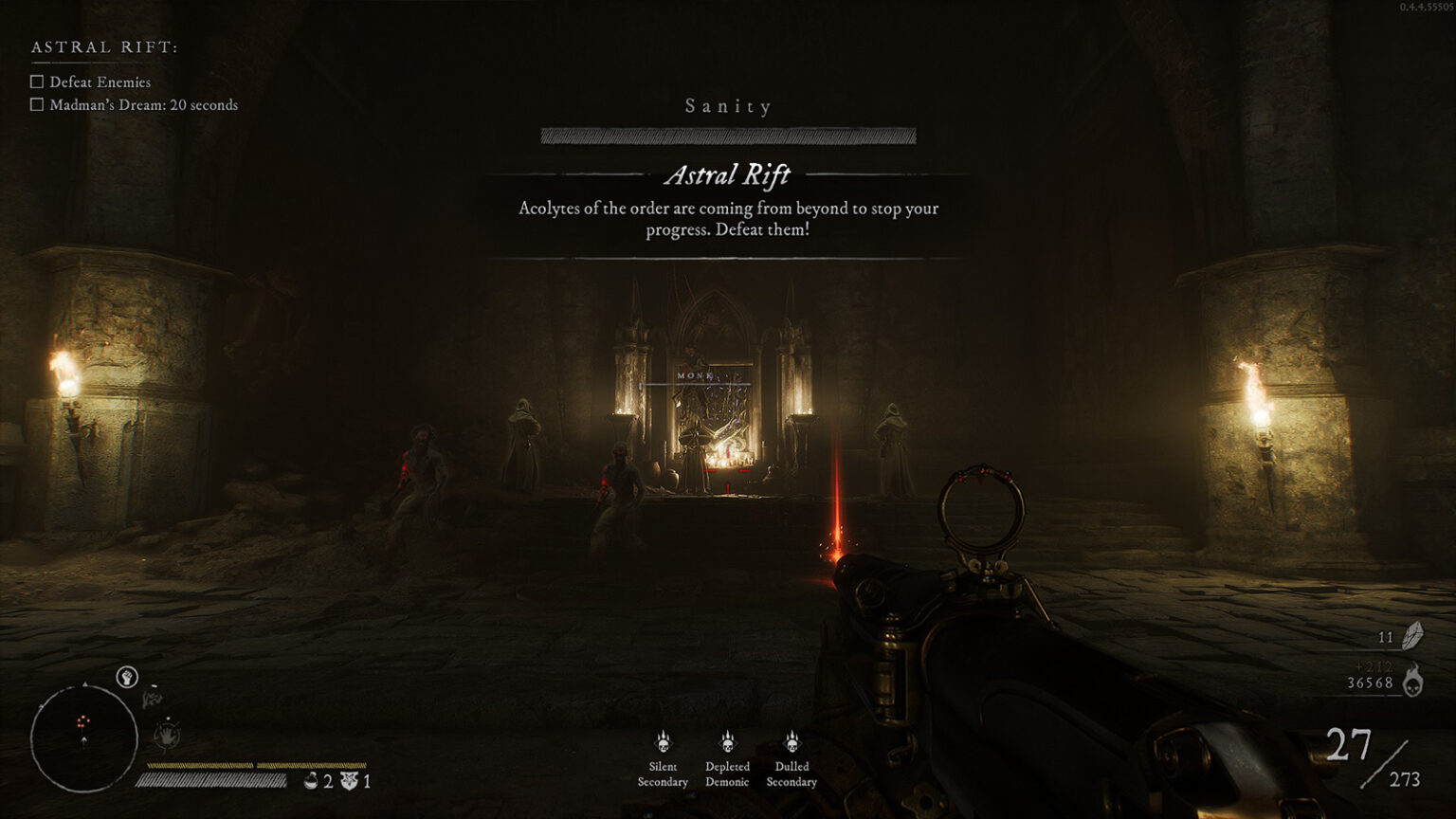Click the crystal shard currency icon
This screenshot has width=1456, height=819.
coord(1412,636)
